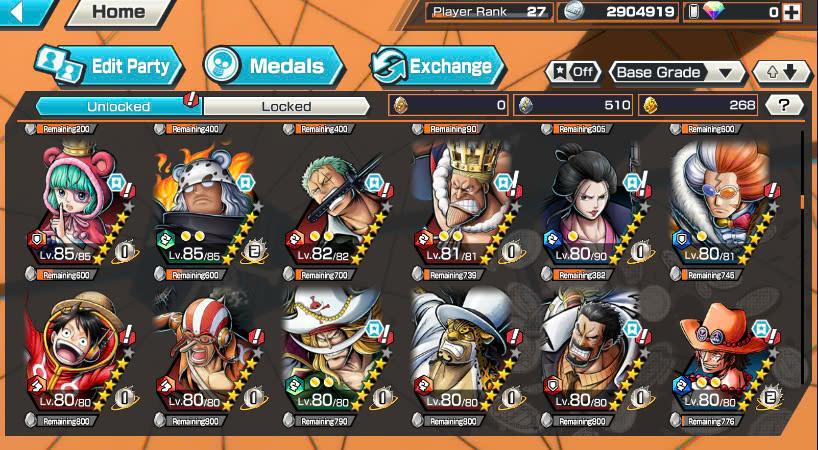Open the Exchange menu
The height and width of the screenshot is (450, 818).
click(437, 67)
